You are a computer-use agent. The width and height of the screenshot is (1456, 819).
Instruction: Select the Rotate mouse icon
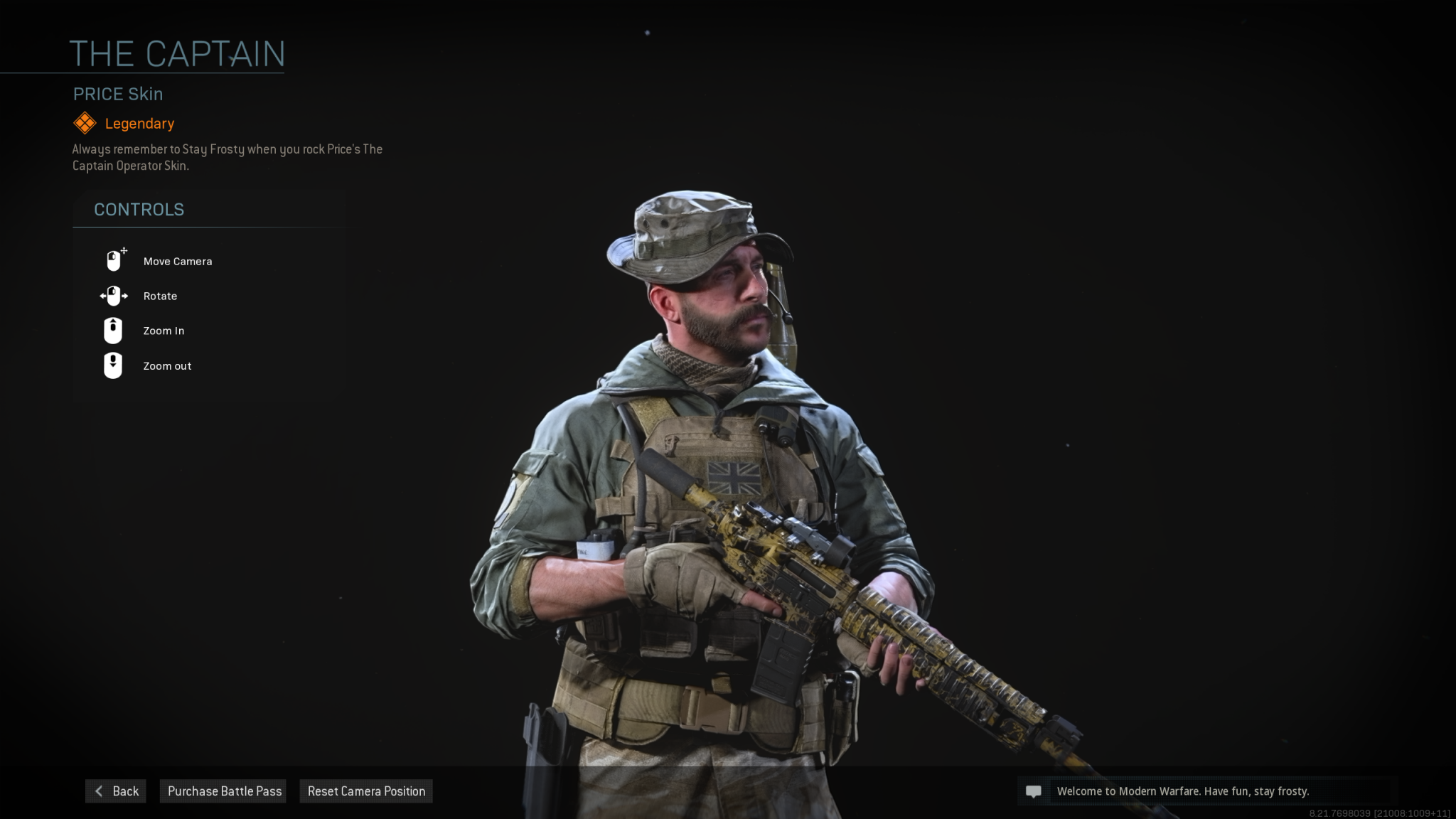pyautogui.click(x=114, y=296)
